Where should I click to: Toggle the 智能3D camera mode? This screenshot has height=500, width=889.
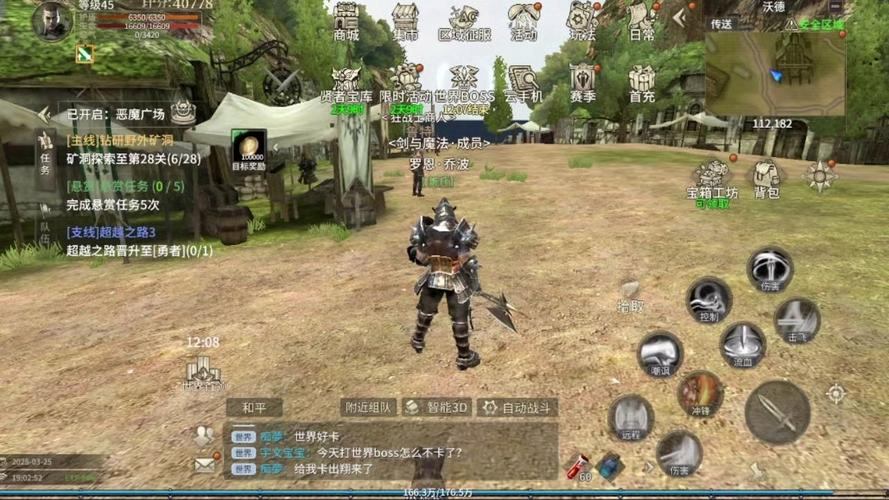pyautogui.click(x=436, y=407)
